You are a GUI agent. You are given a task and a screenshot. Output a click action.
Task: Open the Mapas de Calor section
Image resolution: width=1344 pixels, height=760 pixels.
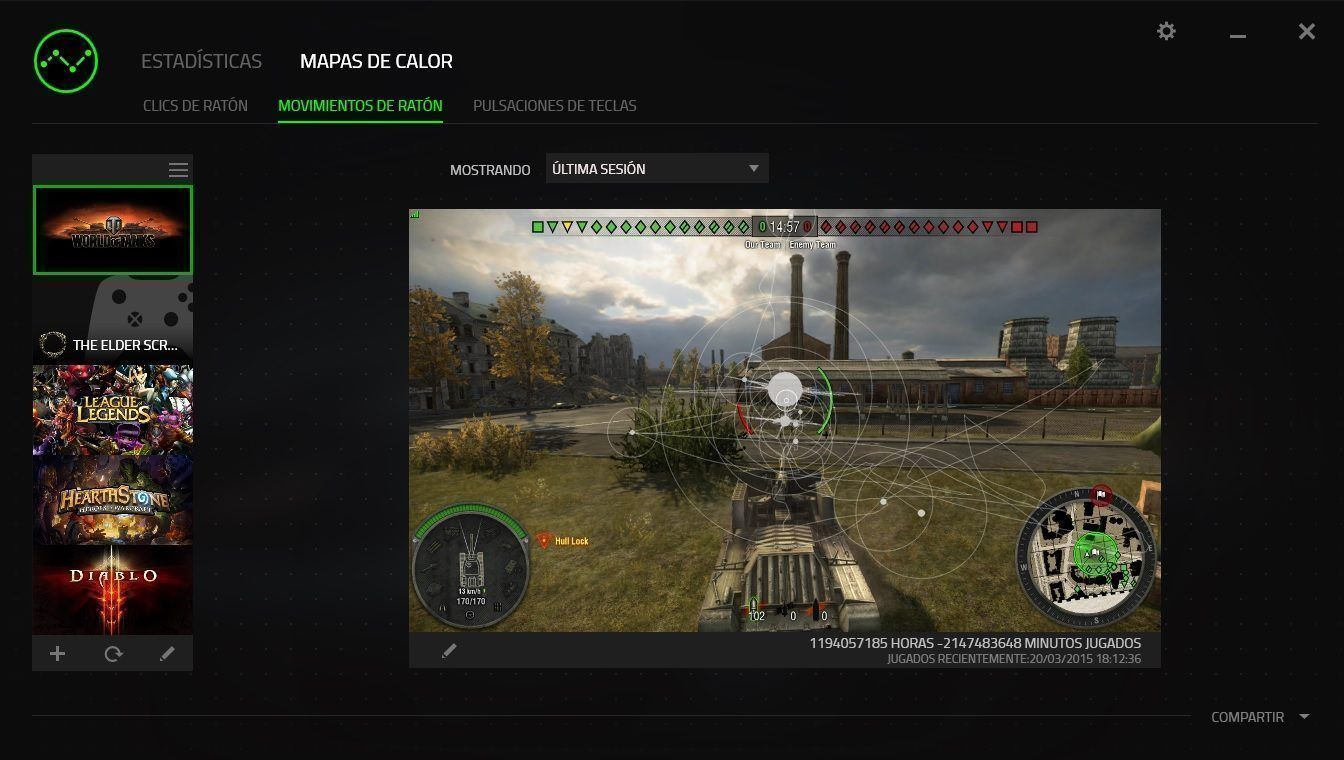pyautogui.click(x=376, y=61)
